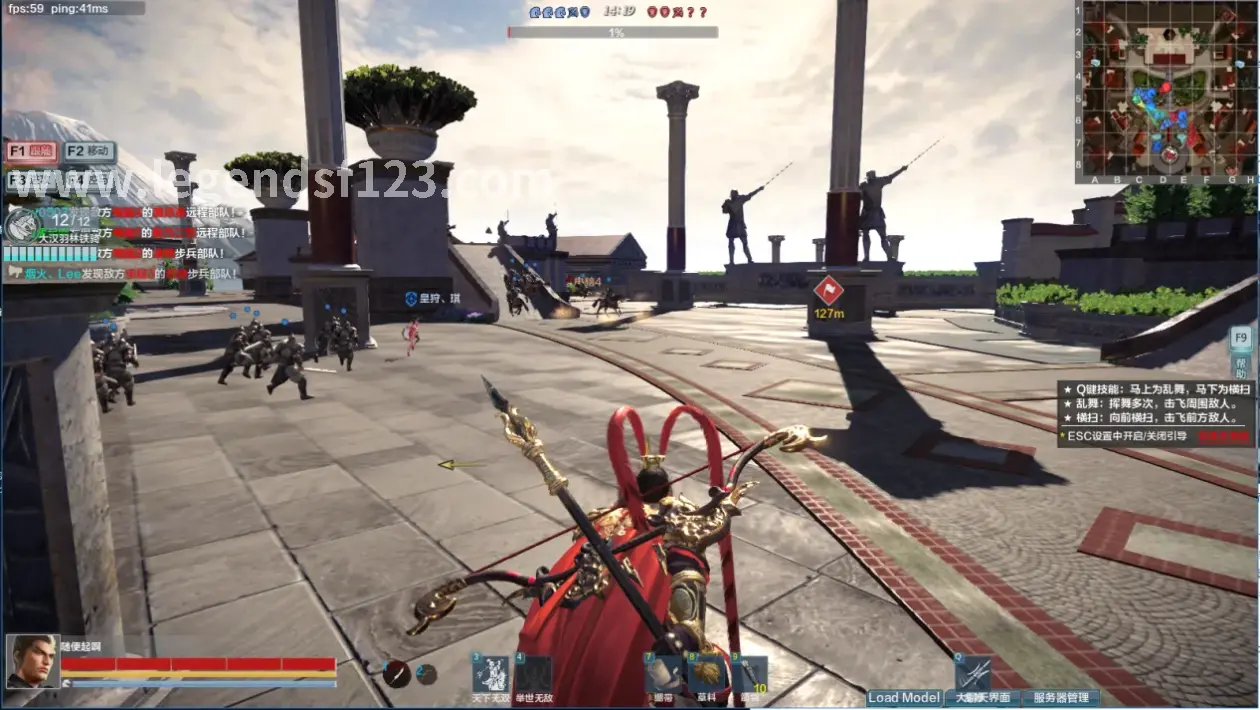Select the F1 follow troop command
The height and width of the screenshot is (710, 1260).
coord(32,152)
